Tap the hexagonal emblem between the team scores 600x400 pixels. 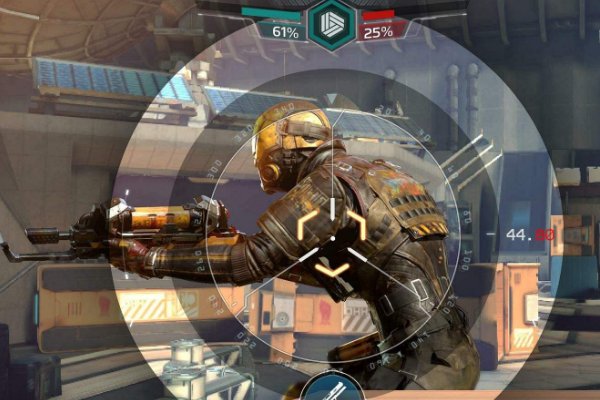pyautogui.click(x=331, y=23)
